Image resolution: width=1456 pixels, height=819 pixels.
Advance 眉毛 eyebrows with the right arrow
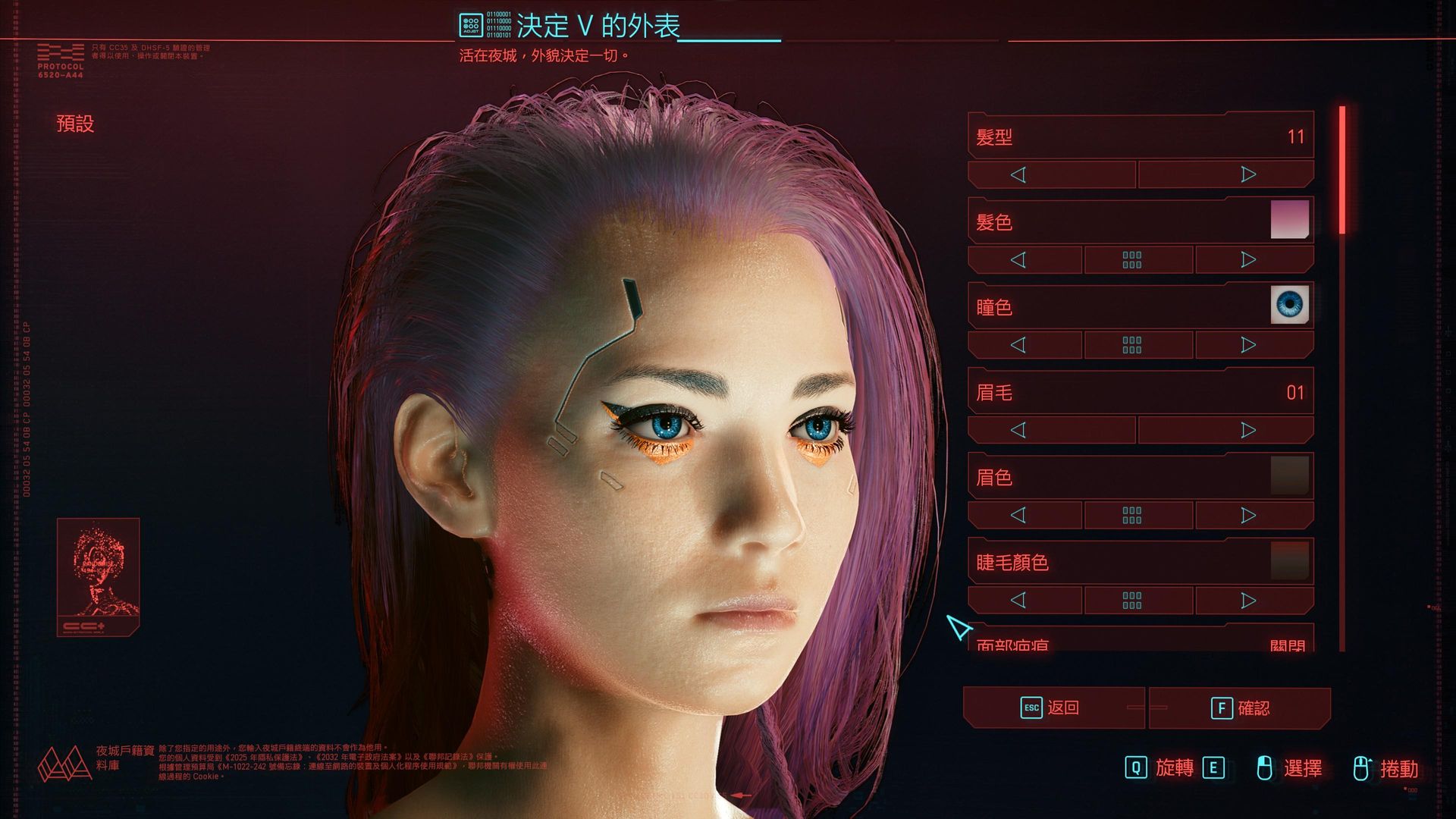click(1247, 429)
